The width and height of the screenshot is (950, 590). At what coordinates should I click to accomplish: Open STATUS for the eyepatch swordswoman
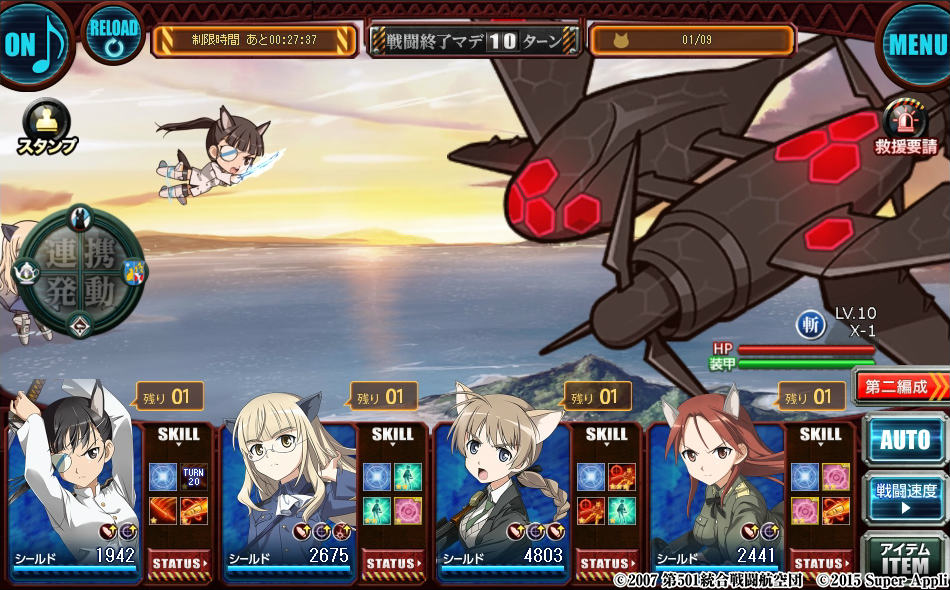point(180,564)
